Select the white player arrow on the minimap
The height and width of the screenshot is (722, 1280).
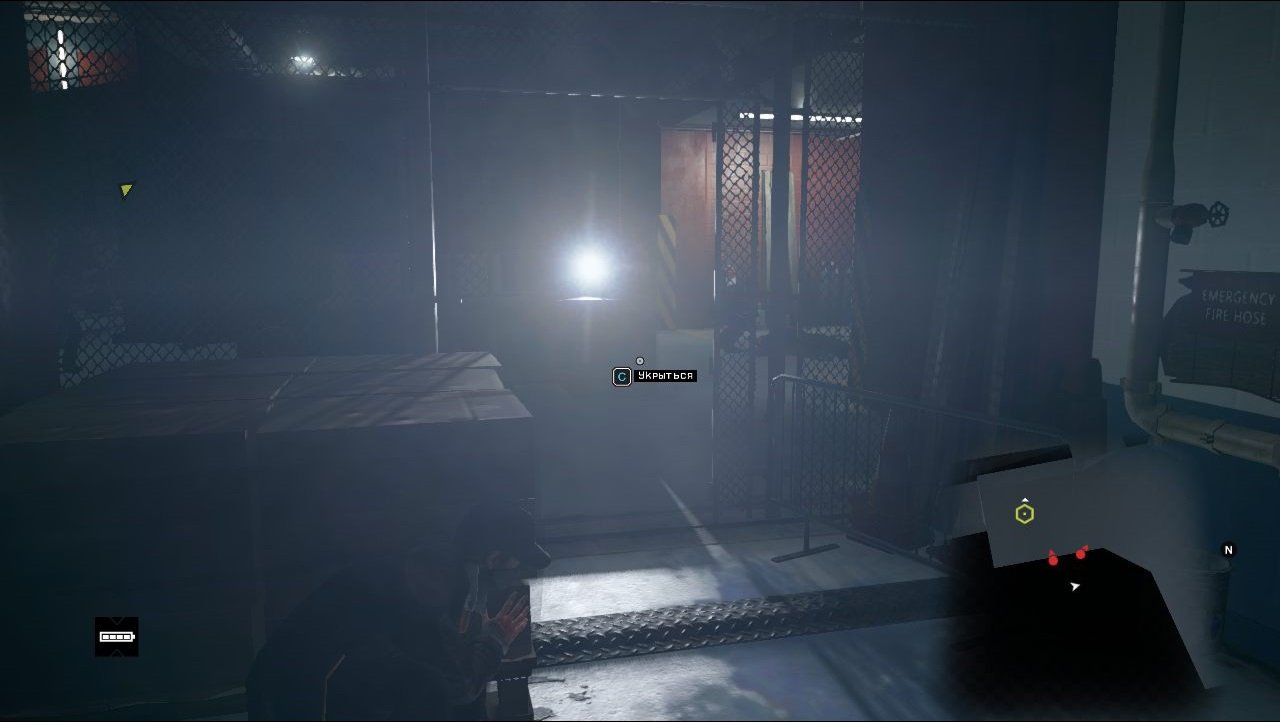point(1075,586)
